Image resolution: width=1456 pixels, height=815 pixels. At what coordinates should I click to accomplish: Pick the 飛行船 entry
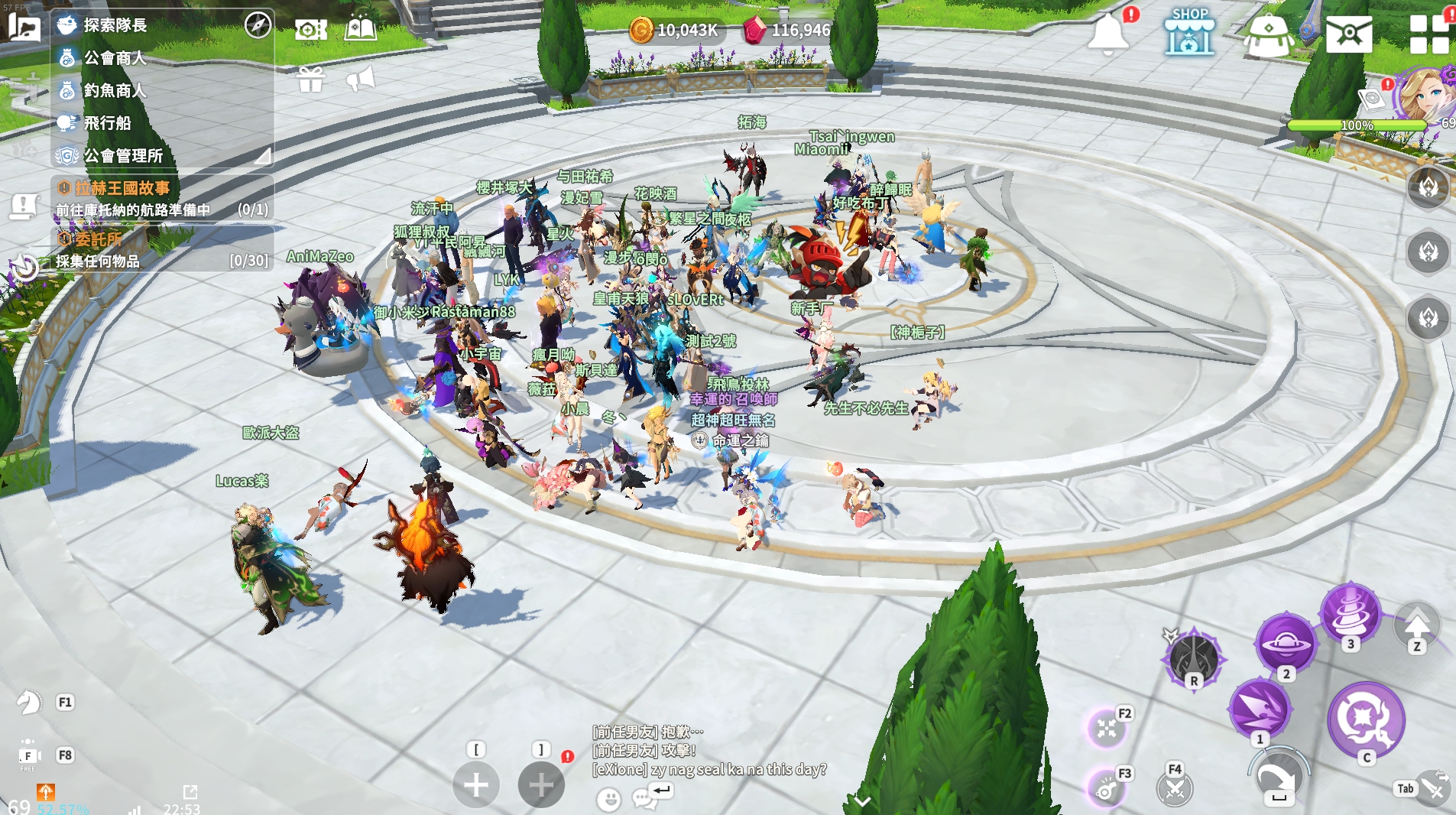[107, 123]
